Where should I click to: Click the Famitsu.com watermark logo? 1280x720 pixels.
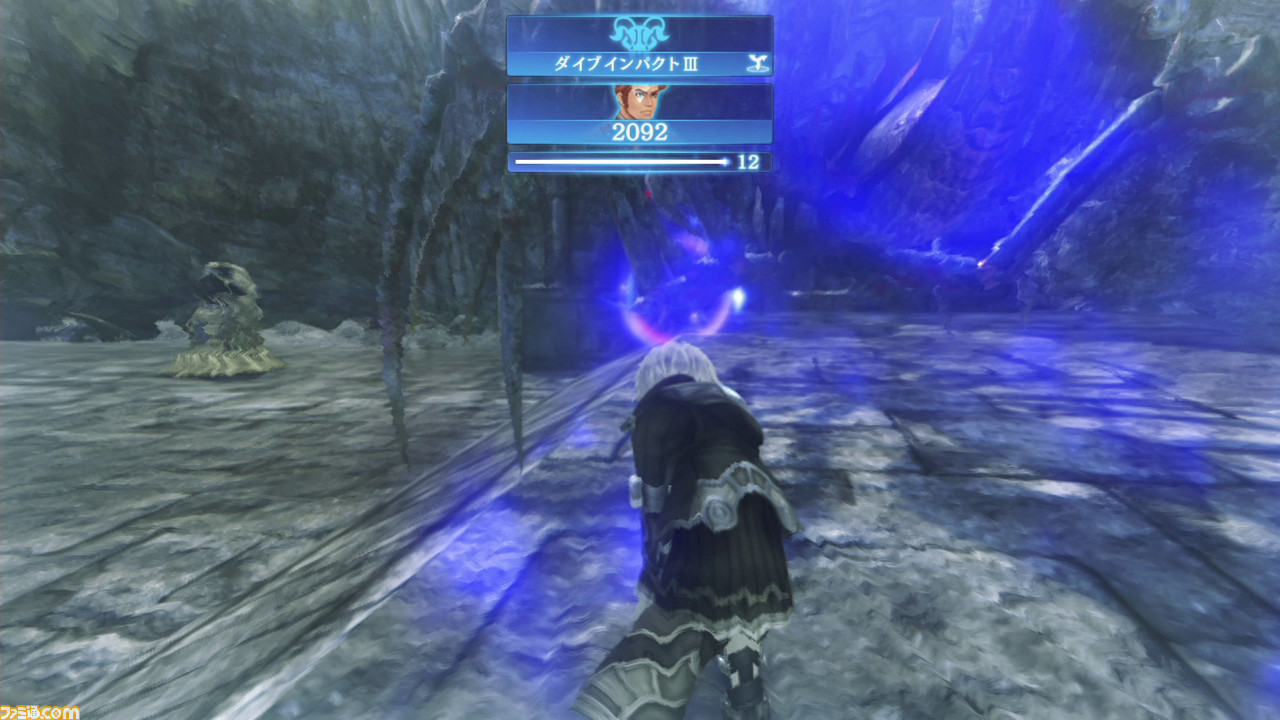[x=40, y=711]
